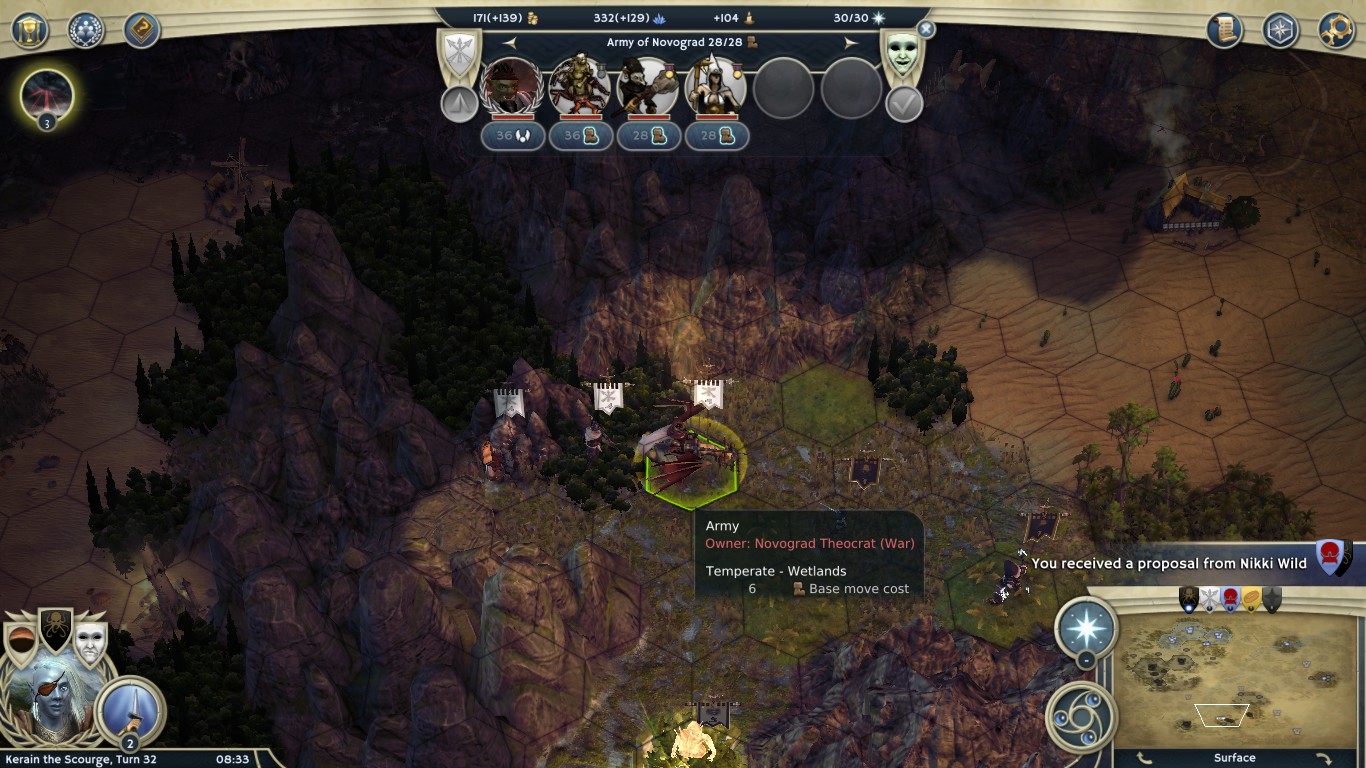The width and height of the screenshot is (1366, 768).
Task: Open the hourglass menu in top-left corner
Action: coord(30,30)
